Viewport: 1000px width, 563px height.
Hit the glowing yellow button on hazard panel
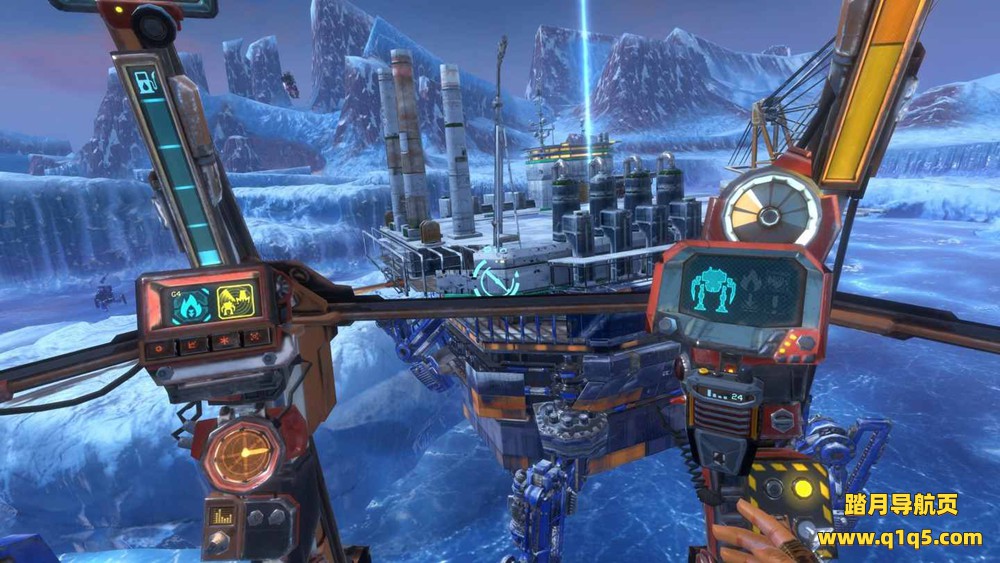(x=802, y=490)
